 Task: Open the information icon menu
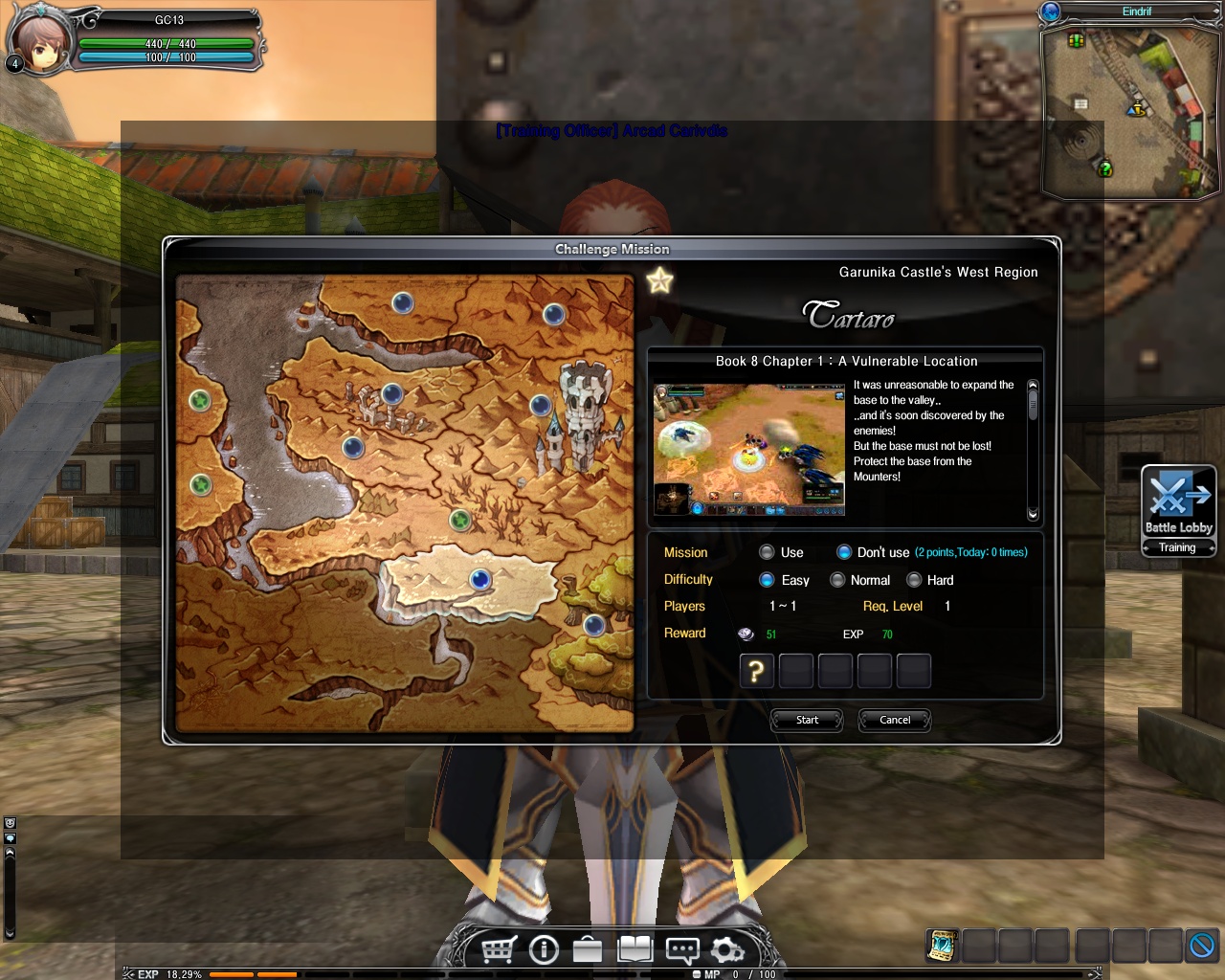point(544,949)
